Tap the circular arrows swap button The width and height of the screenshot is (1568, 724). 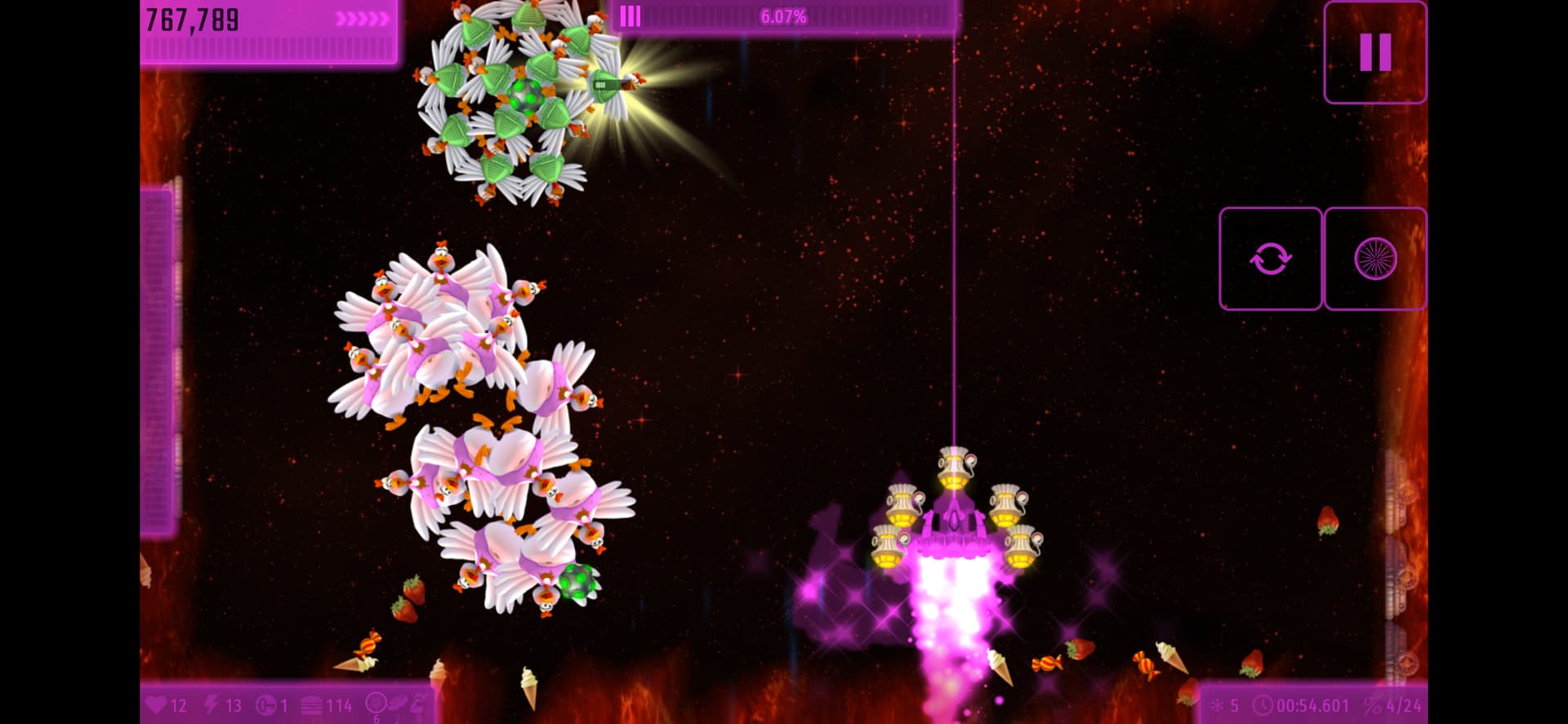click(1270, 259)
